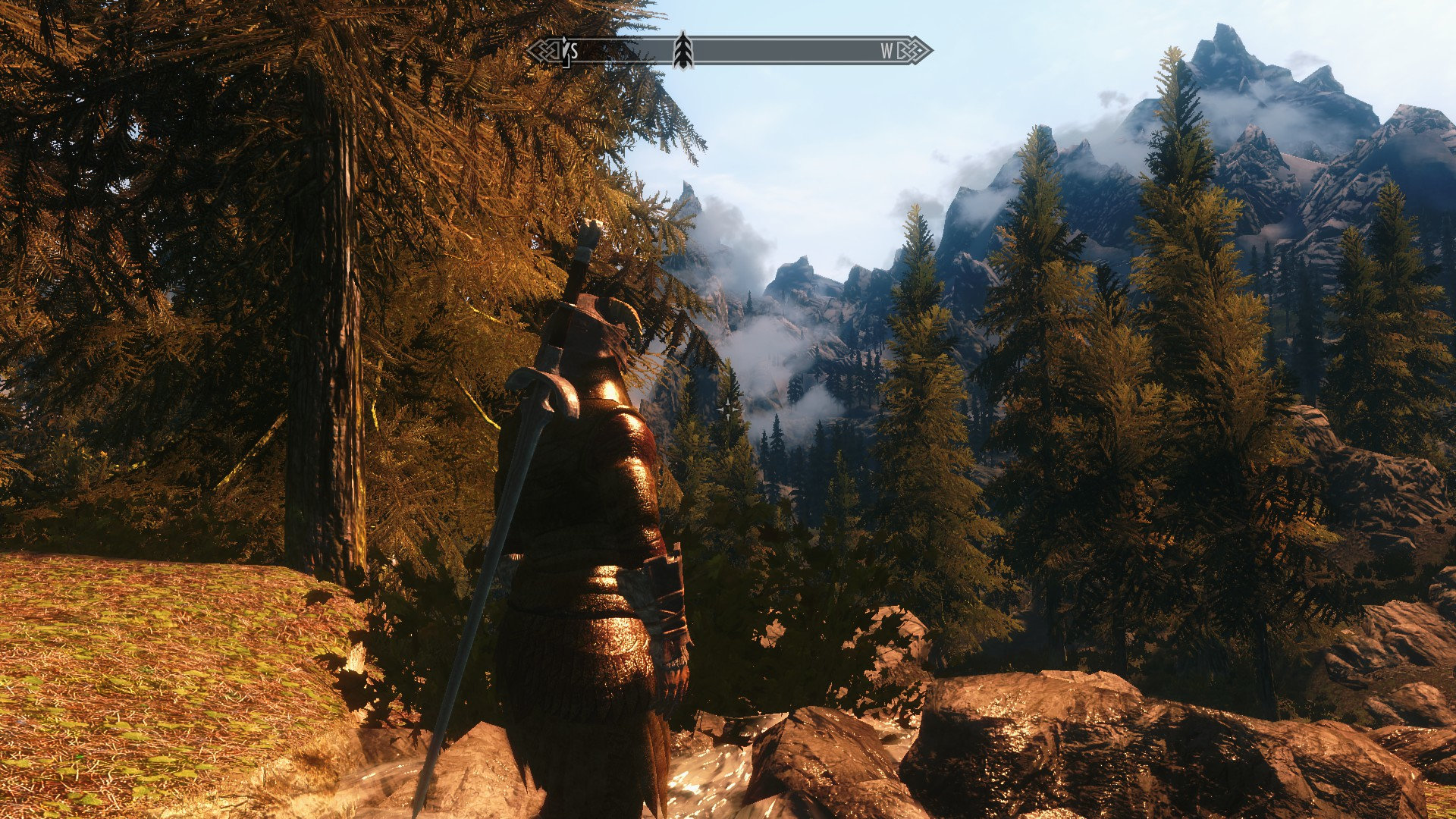
Task: Select the compass bar's W direction letter
Action: [x=886, y=51]
